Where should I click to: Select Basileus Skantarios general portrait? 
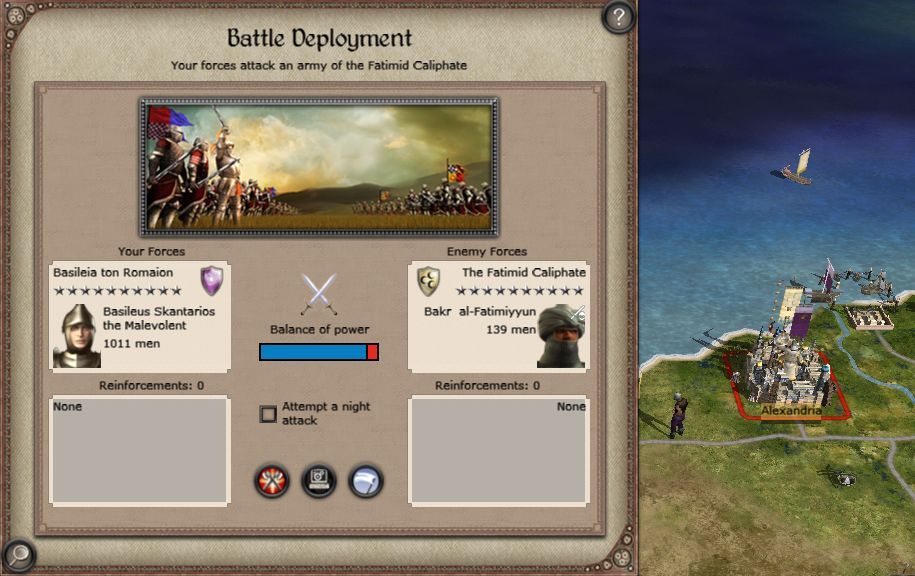click(x=76, y=337)
